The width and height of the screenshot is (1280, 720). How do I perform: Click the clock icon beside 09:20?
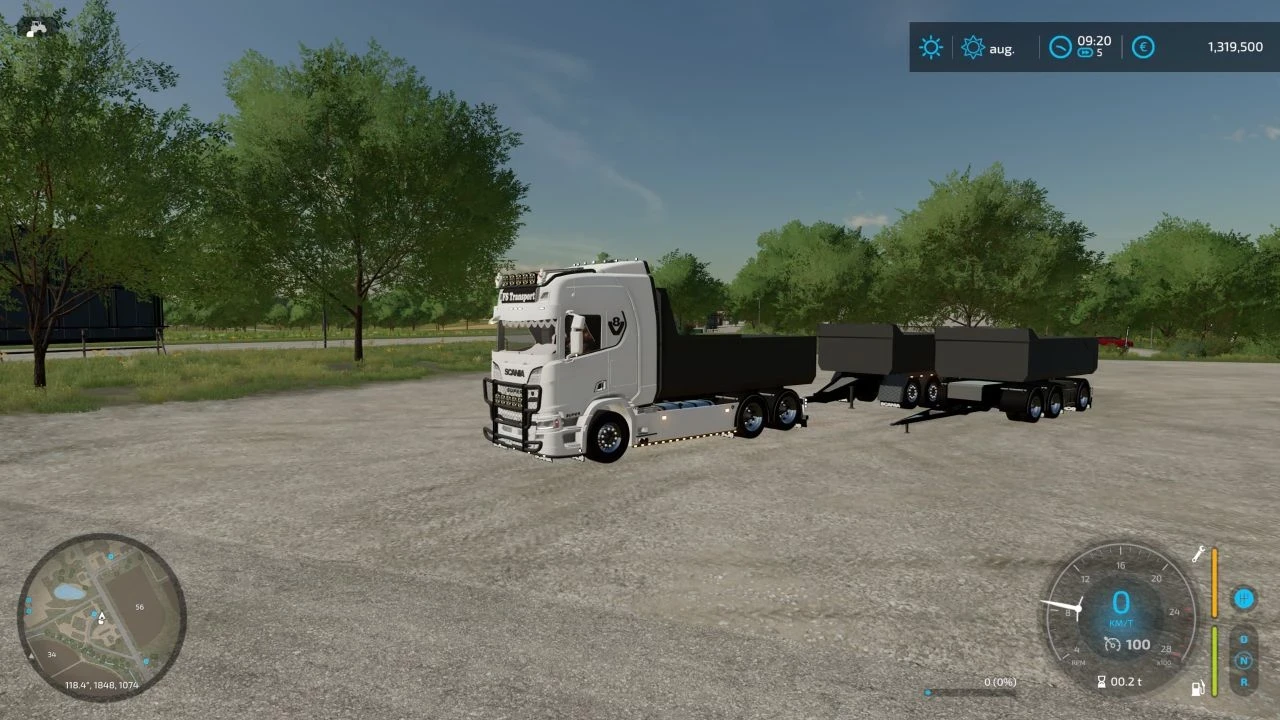(1060, 46)
